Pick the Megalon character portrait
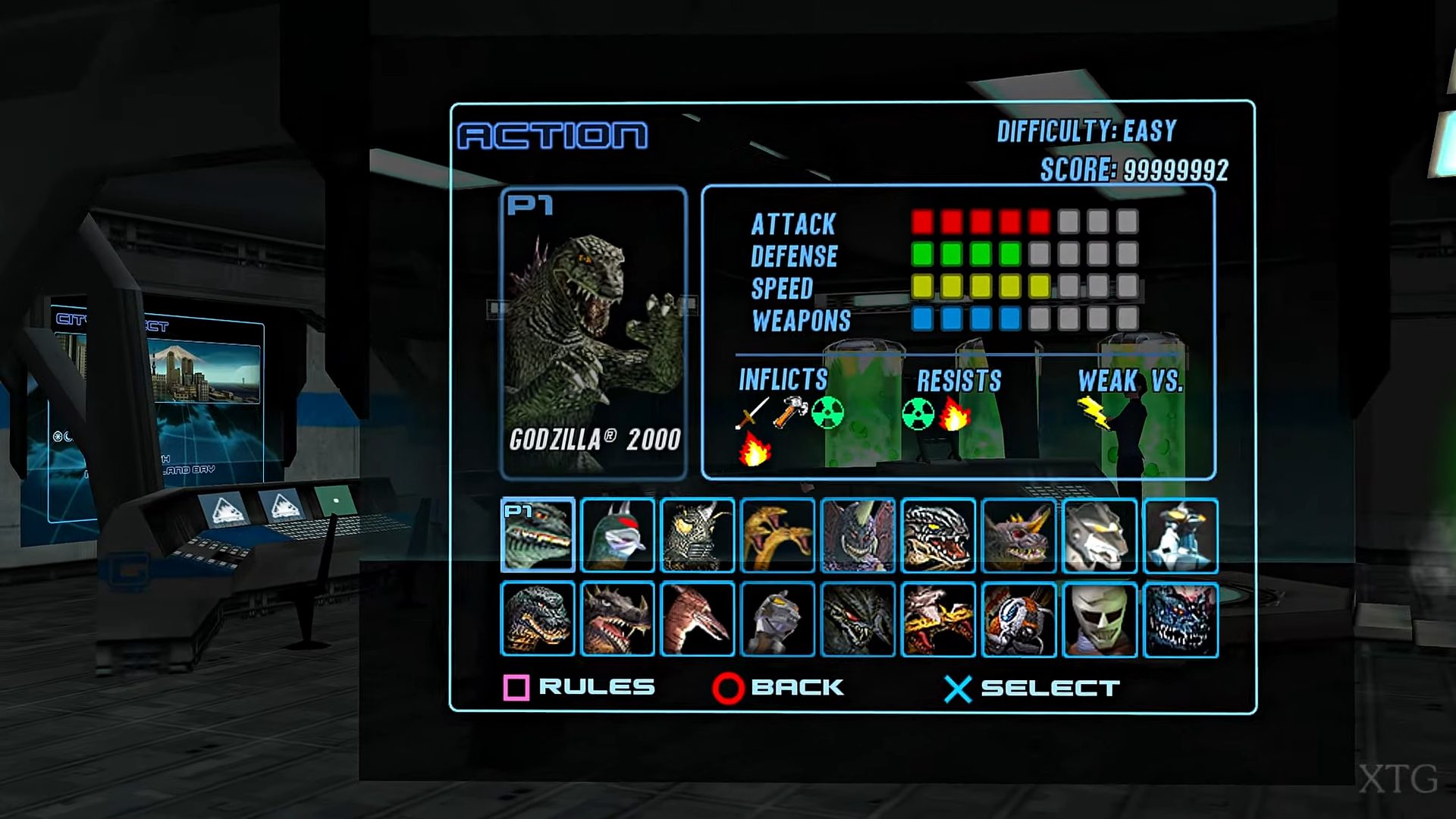 click(698, 535)
